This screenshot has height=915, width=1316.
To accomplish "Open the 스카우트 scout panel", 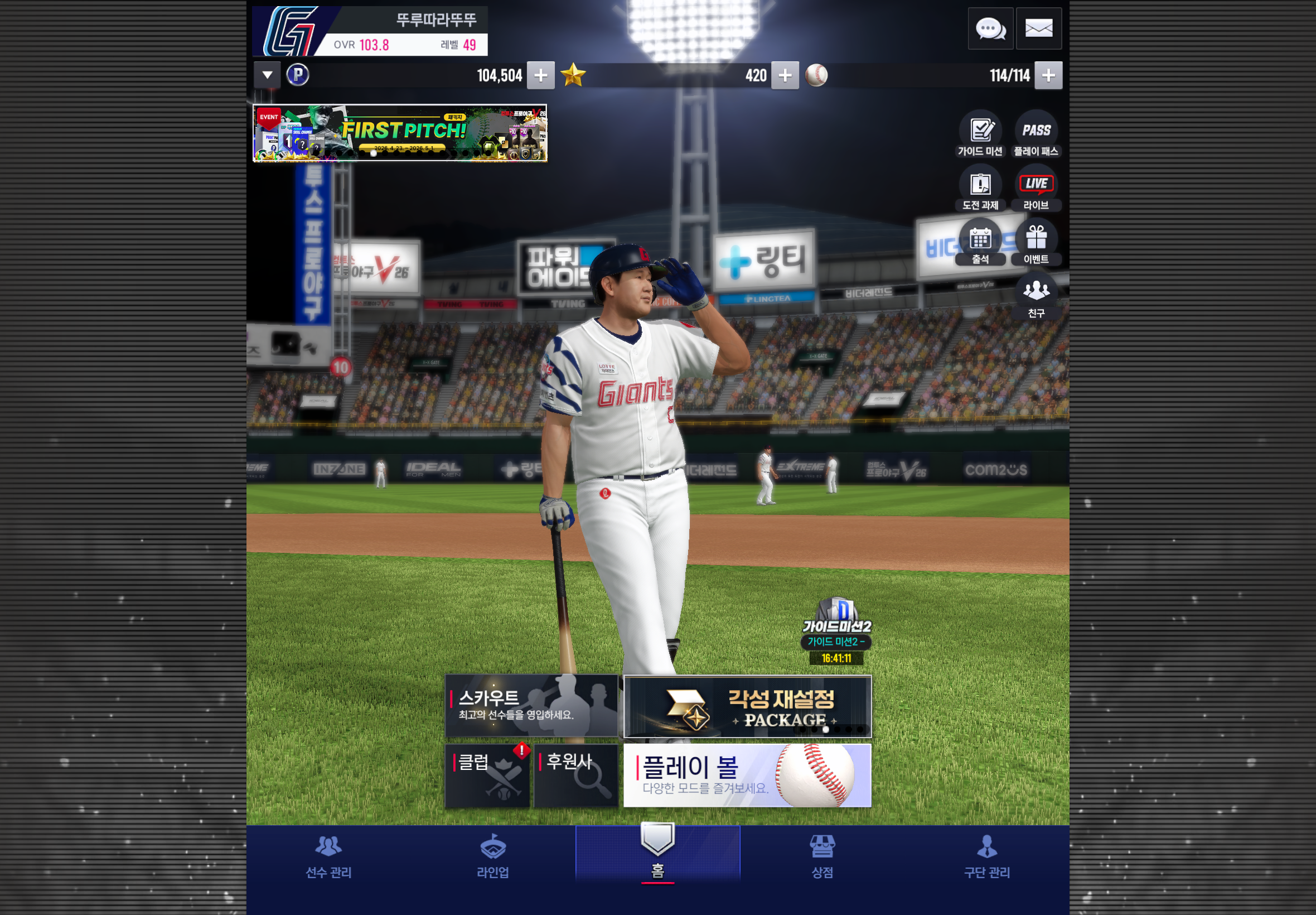I will coord(530,706).
